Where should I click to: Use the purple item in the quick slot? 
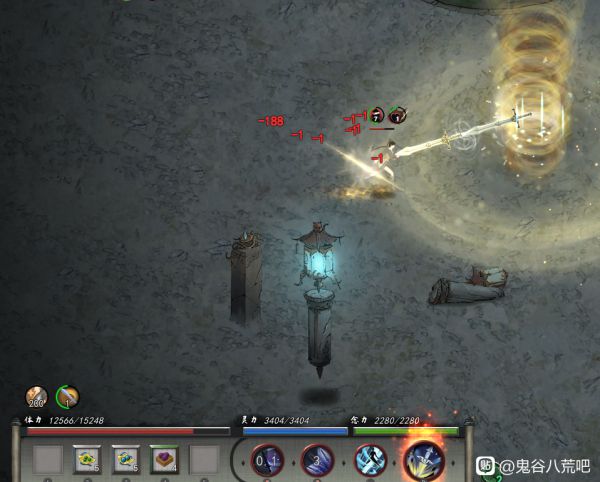(164, 460)
